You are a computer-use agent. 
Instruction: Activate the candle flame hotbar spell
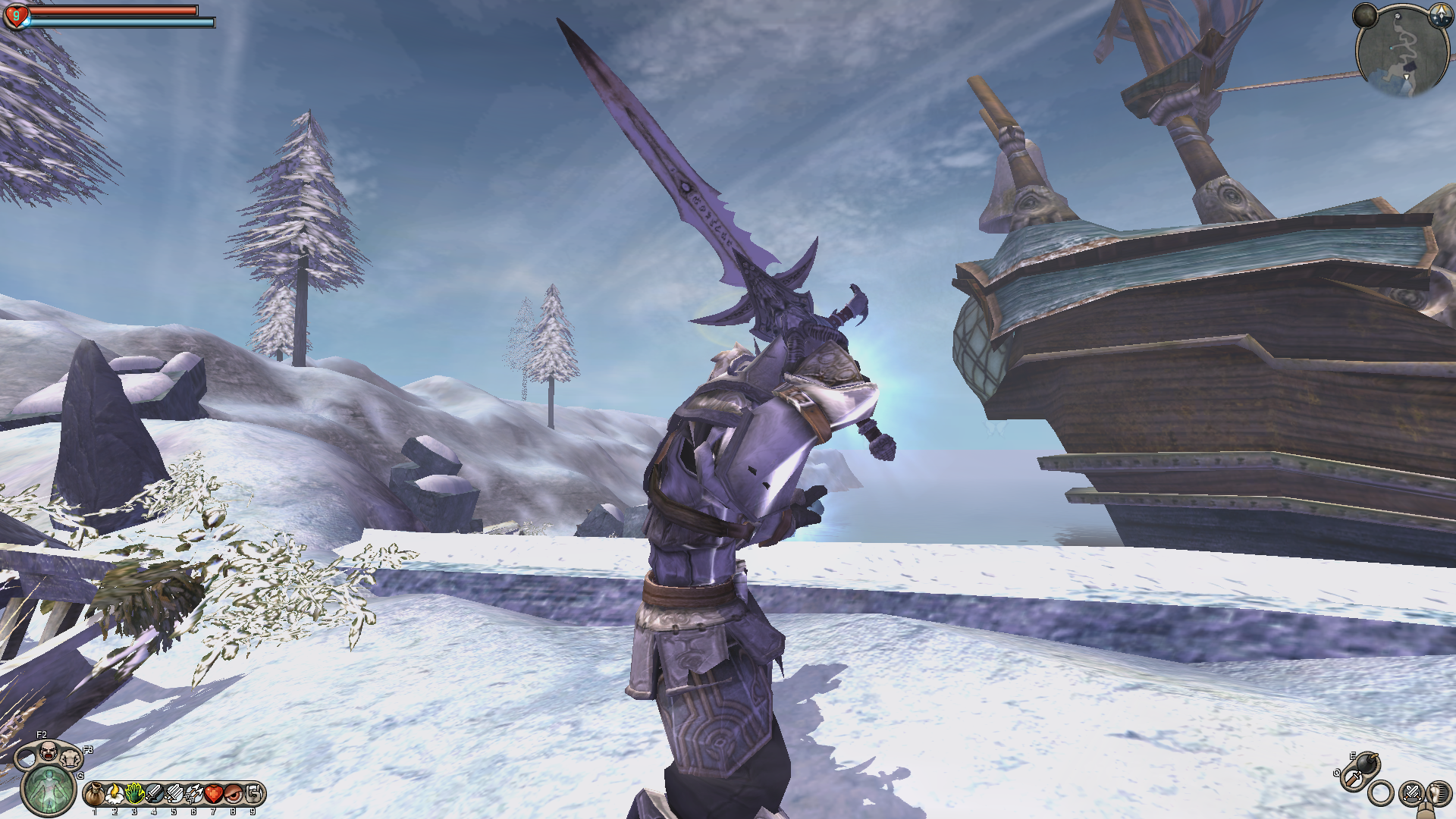coord(115,794)
